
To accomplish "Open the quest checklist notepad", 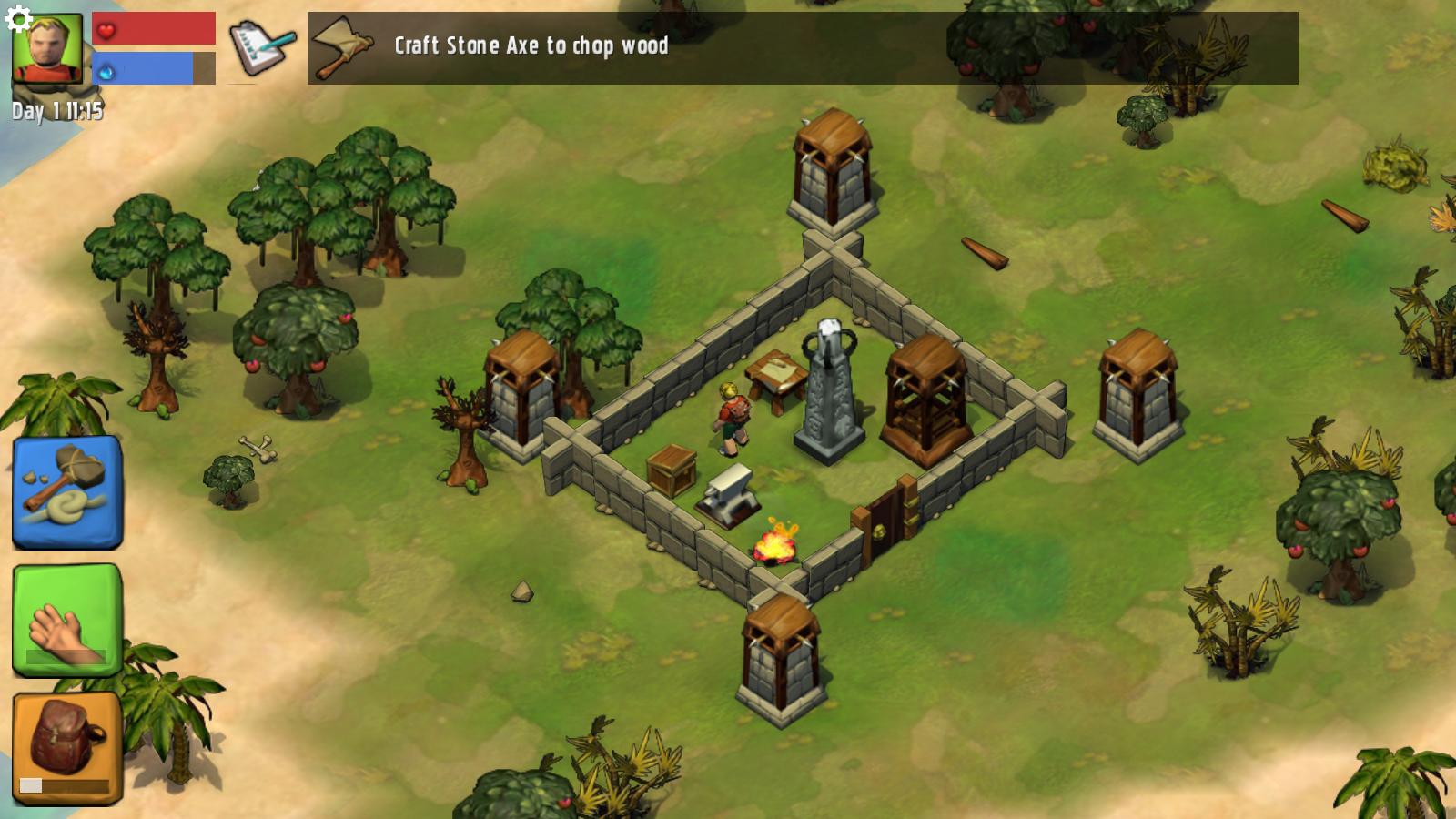I will click(260, 48).
